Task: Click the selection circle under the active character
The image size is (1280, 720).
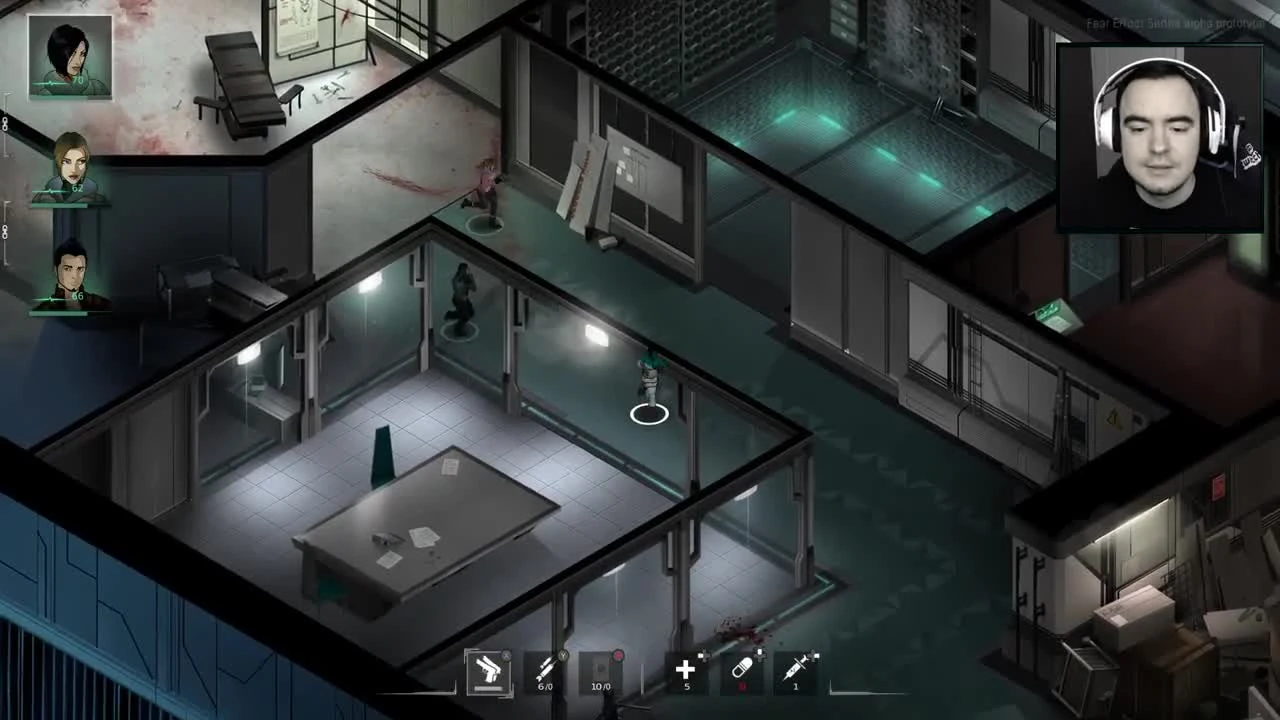Action: pyautogui.click(x=648, y=413)
